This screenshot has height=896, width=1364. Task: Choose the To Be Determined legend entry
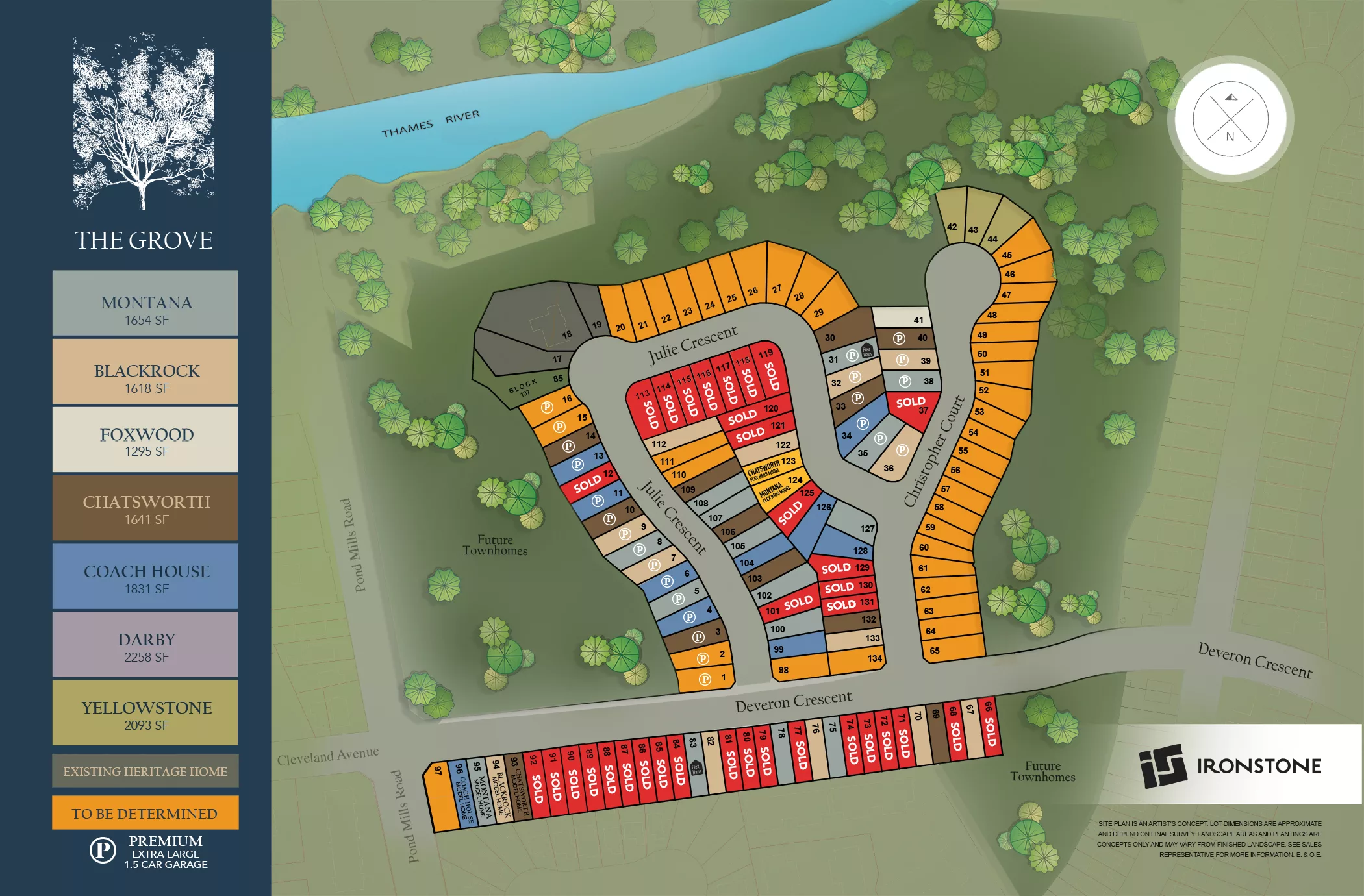pyautogui.click(x=145, y=813)
